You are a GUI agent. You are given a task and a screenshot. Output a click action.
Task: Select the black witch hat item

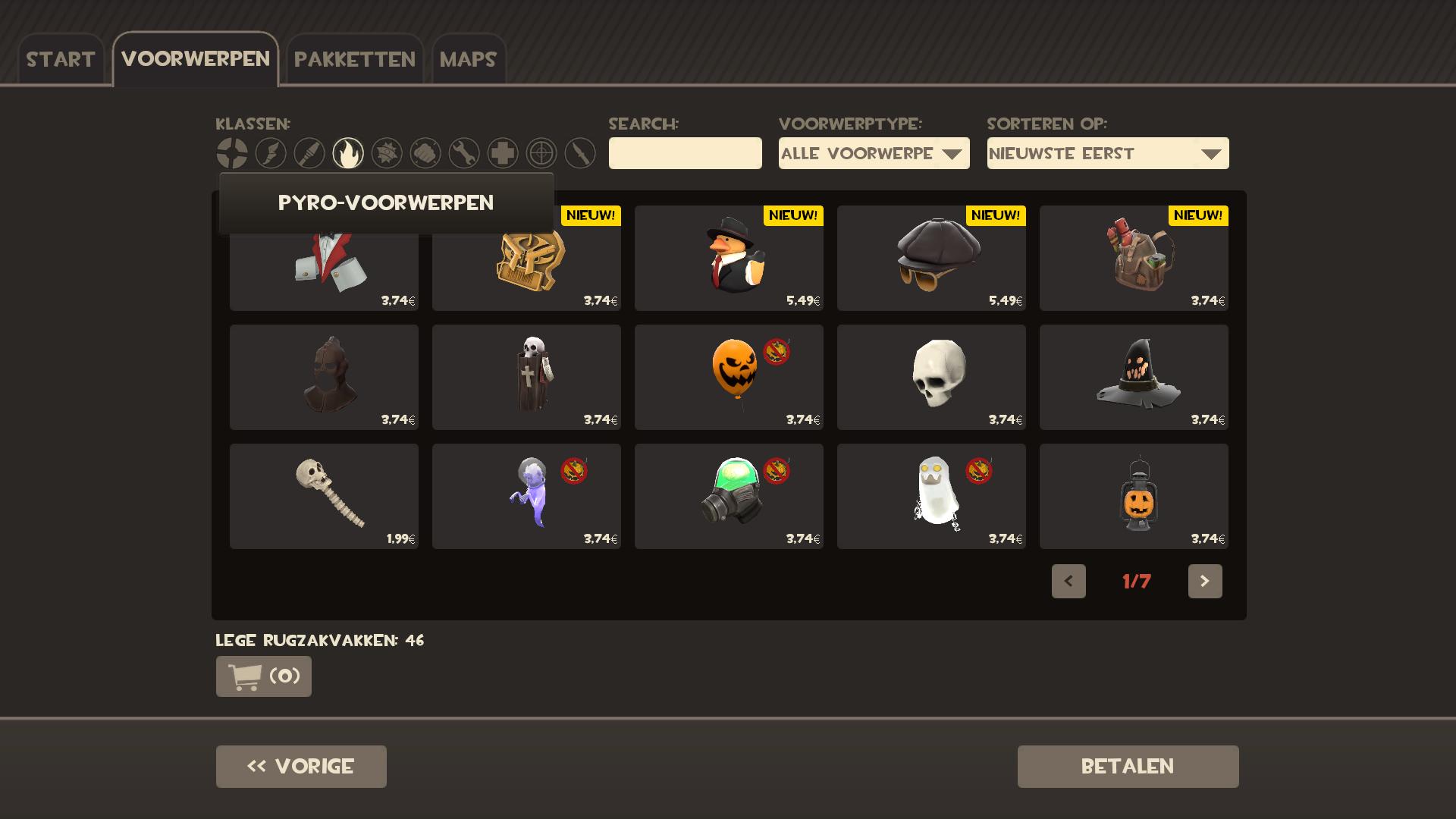pos(1134,377)
